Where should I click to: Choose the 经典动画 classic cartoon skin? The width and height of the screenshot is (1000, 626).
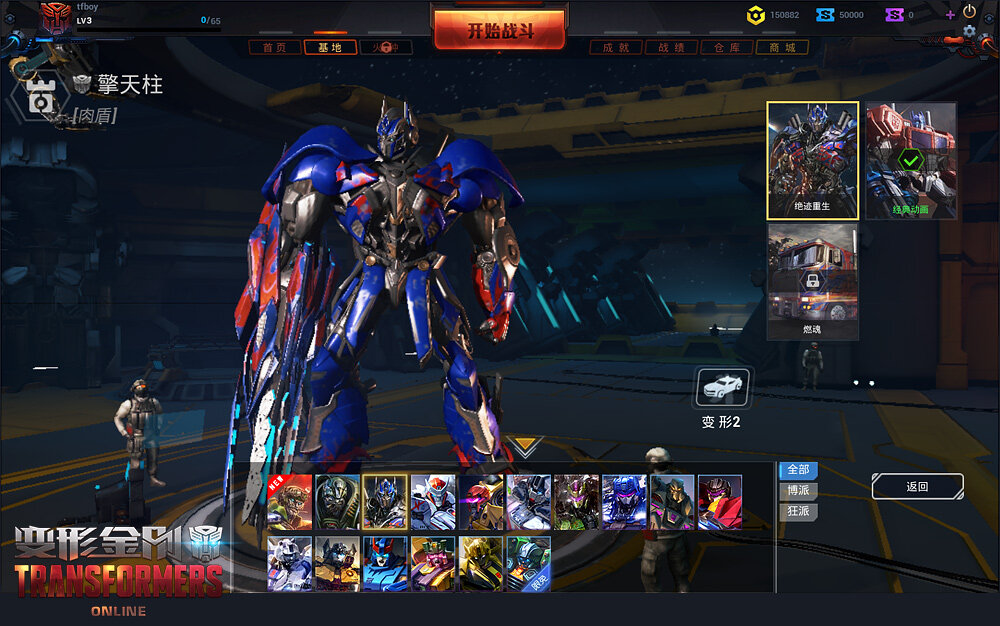point(910,160)
